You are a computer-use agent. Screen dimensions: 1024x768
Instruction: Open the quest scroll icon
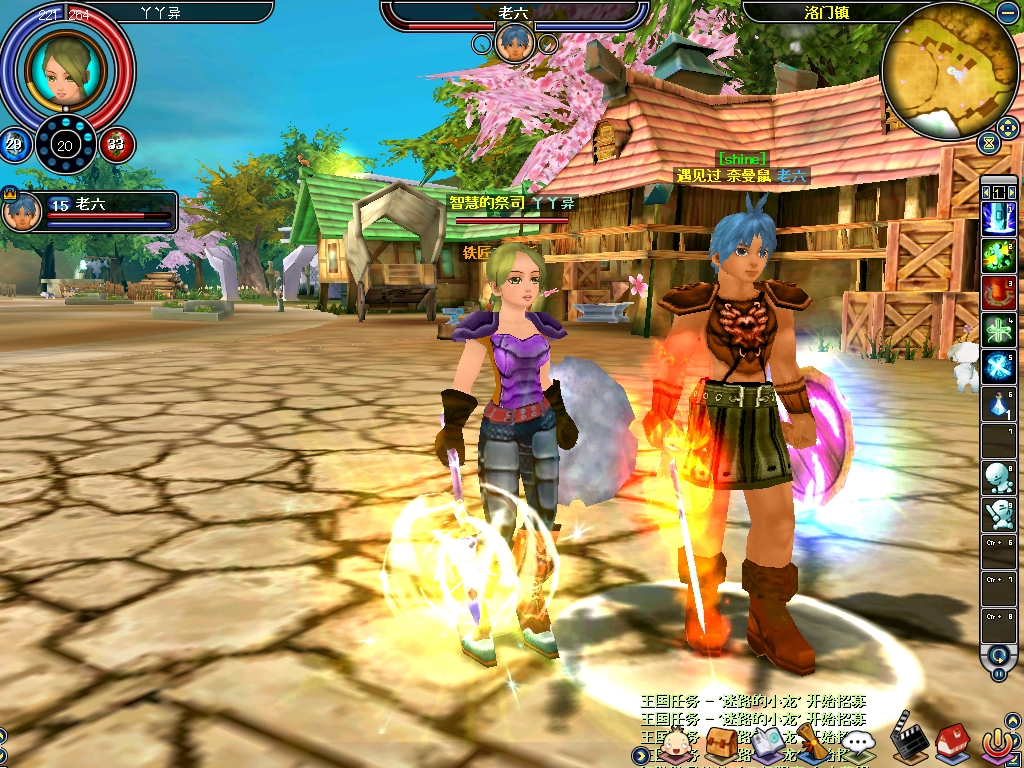(812, 741)
